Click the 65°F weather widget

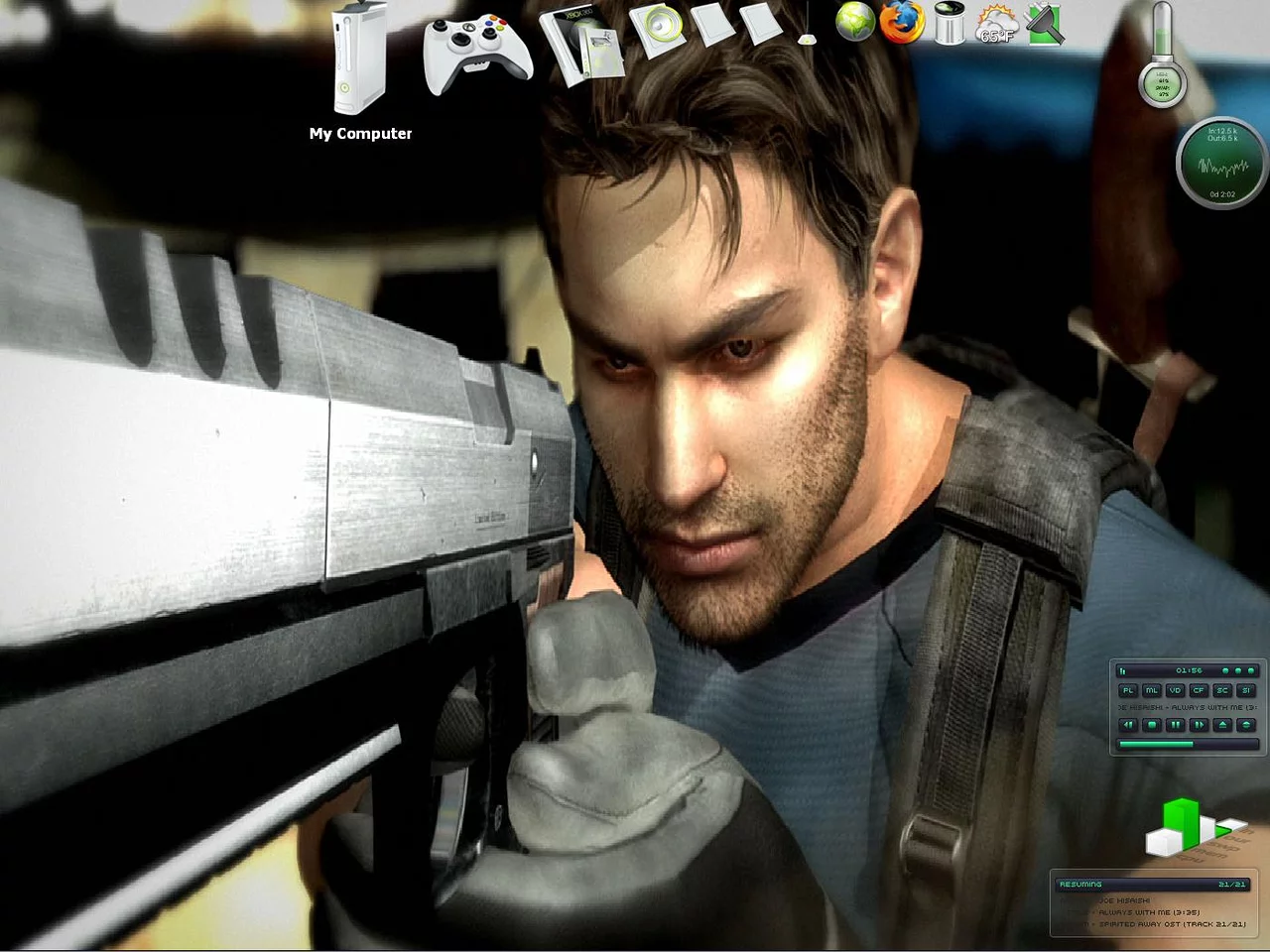[x=997, y=24]
